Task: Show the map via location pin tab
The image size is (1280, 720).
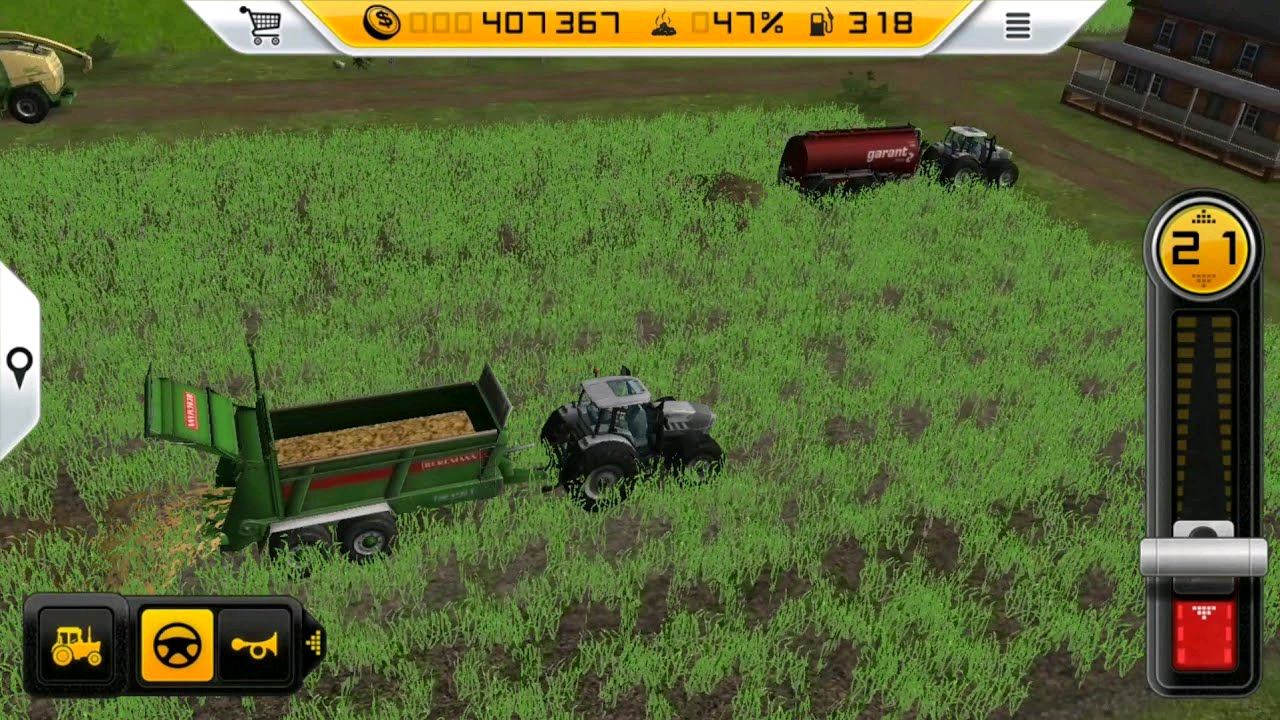Action: [19, 367]
